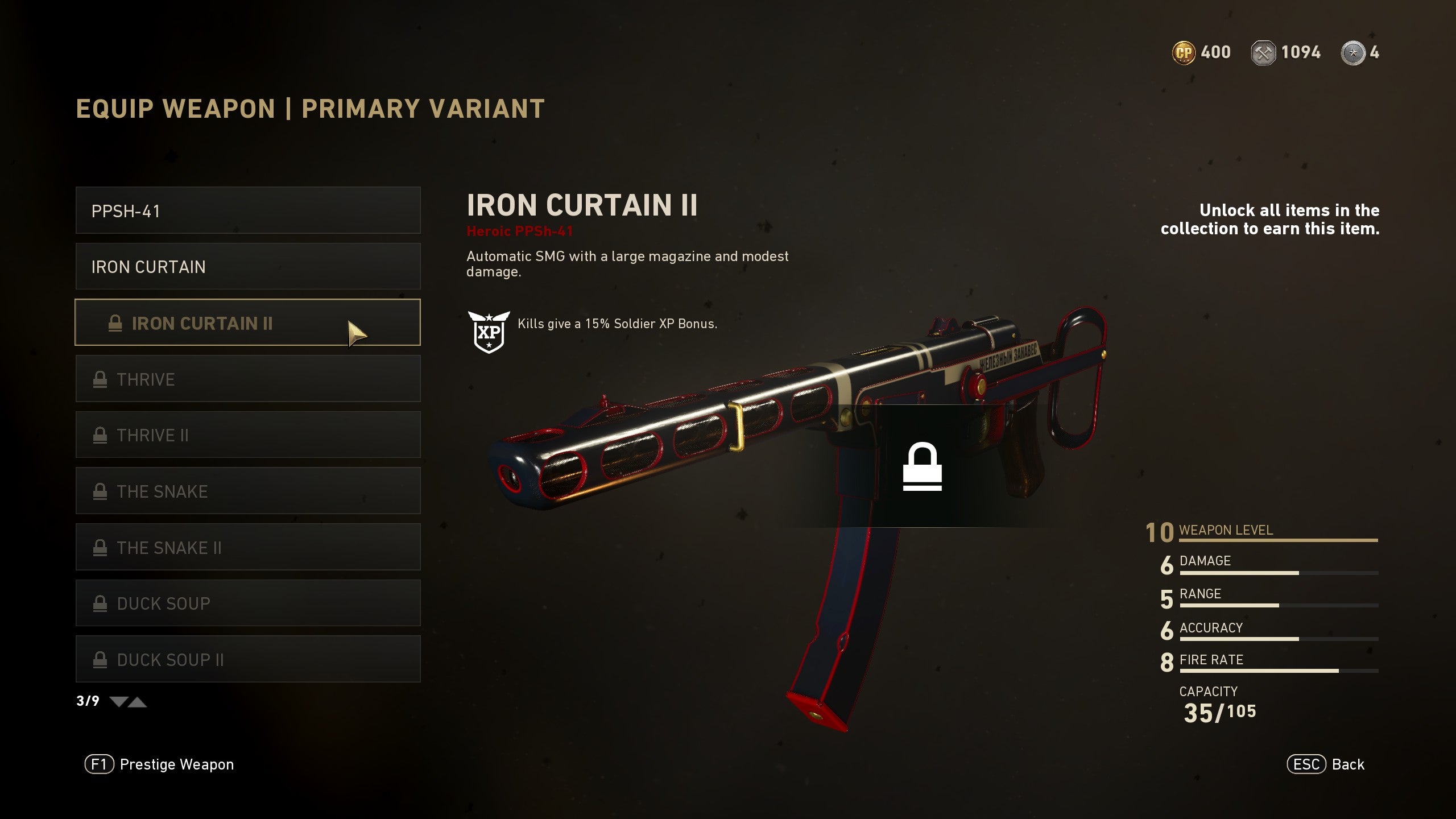Select The Snake II variant entry
Viewport: 1456px width, 819px height.
[x=247, y=547]
